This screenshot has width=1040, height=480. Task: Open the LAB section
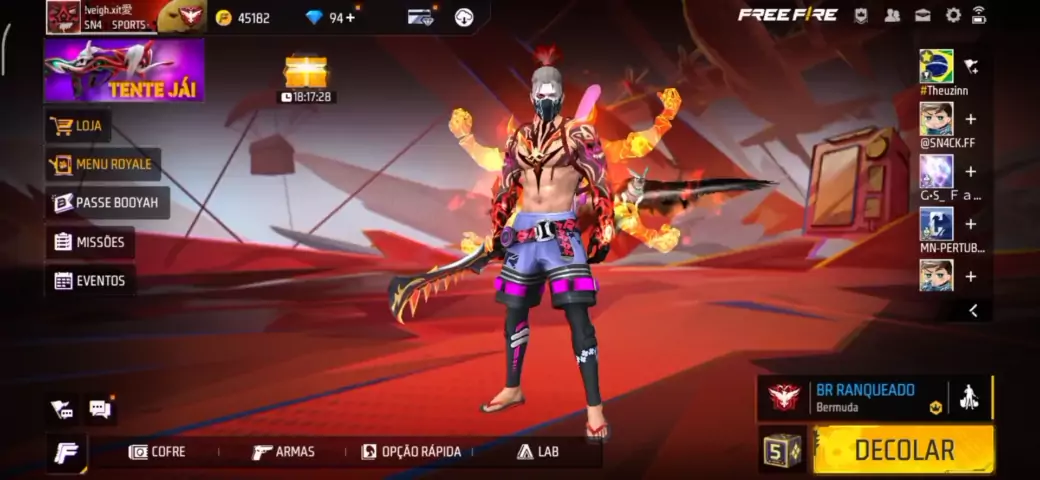click(x=538, y=452)
